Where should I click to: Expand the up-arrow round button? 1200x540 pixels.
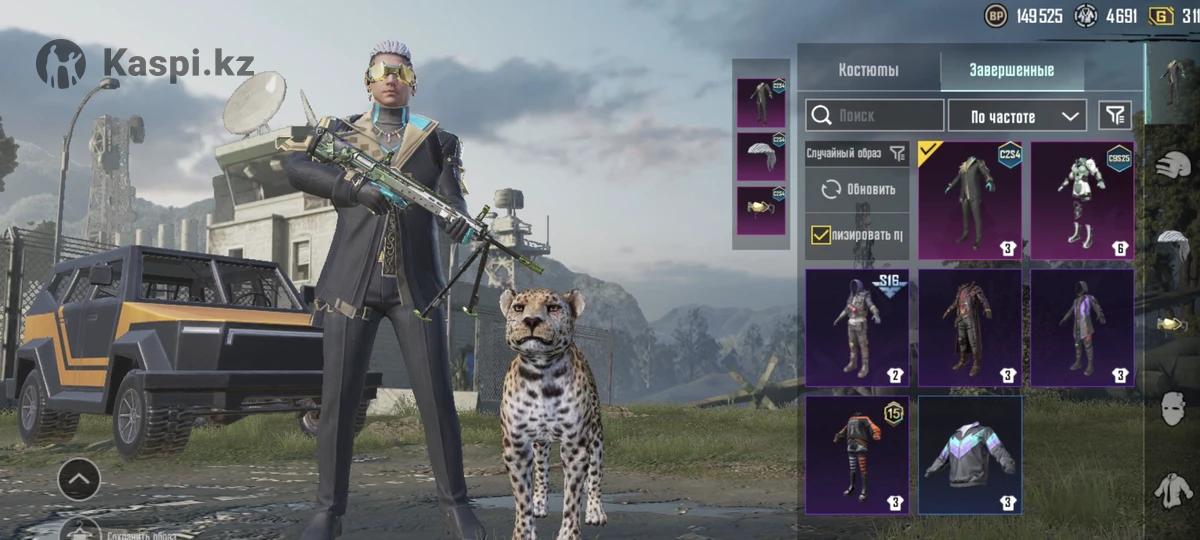pyautogui.click(x=79, y=481)
